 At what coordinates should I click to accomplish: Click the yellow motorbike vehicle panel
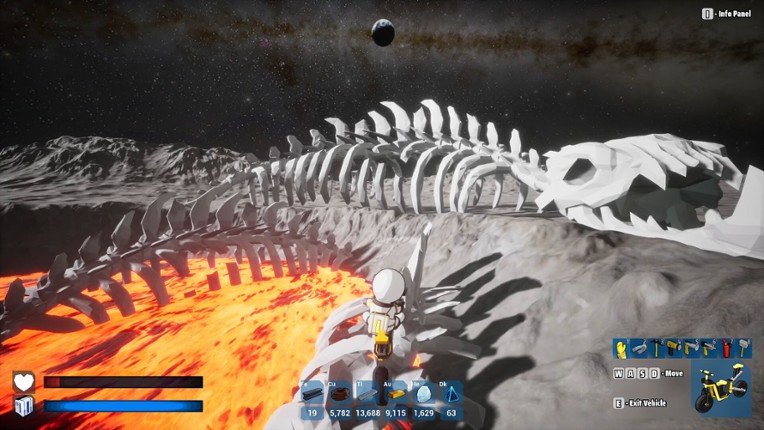pyautogui.click(x=721, y=388)
